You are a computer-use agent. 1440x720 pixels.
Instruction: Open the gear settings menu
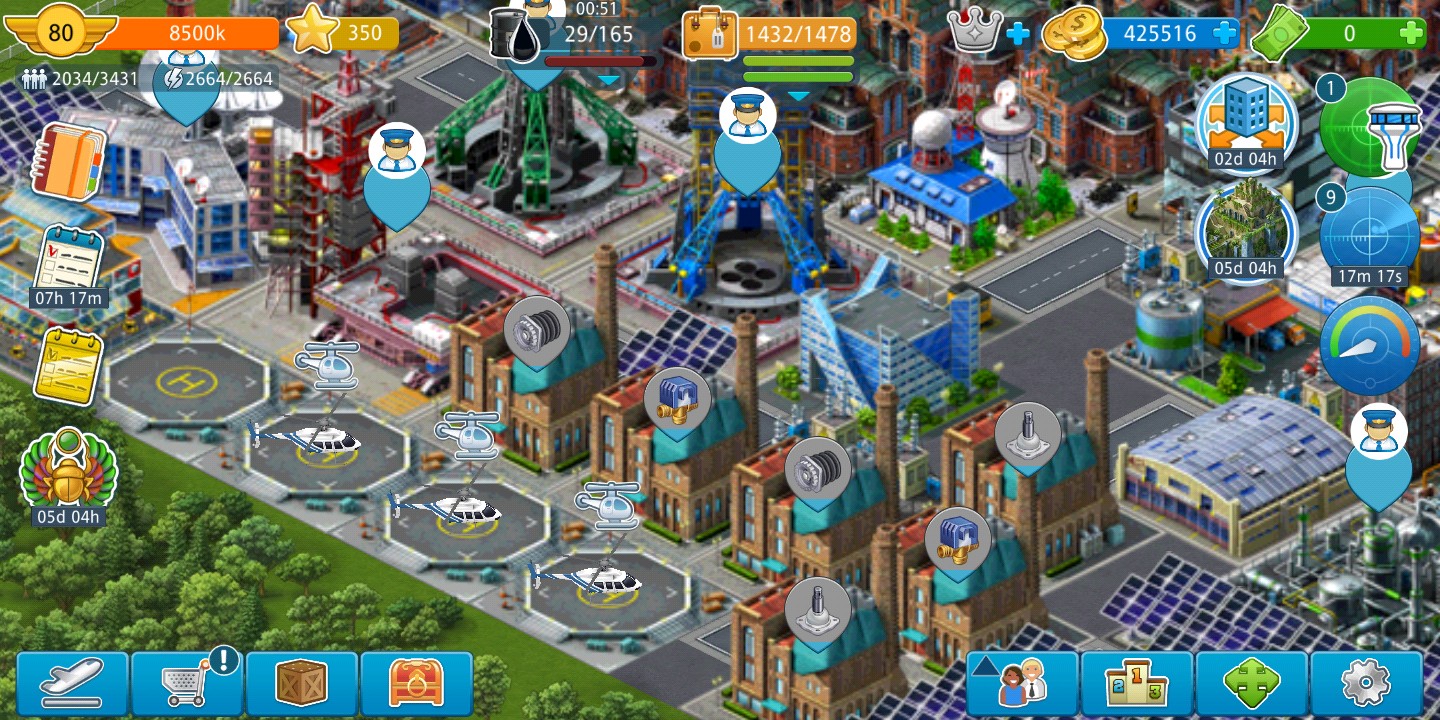(x=1366, y=684)
